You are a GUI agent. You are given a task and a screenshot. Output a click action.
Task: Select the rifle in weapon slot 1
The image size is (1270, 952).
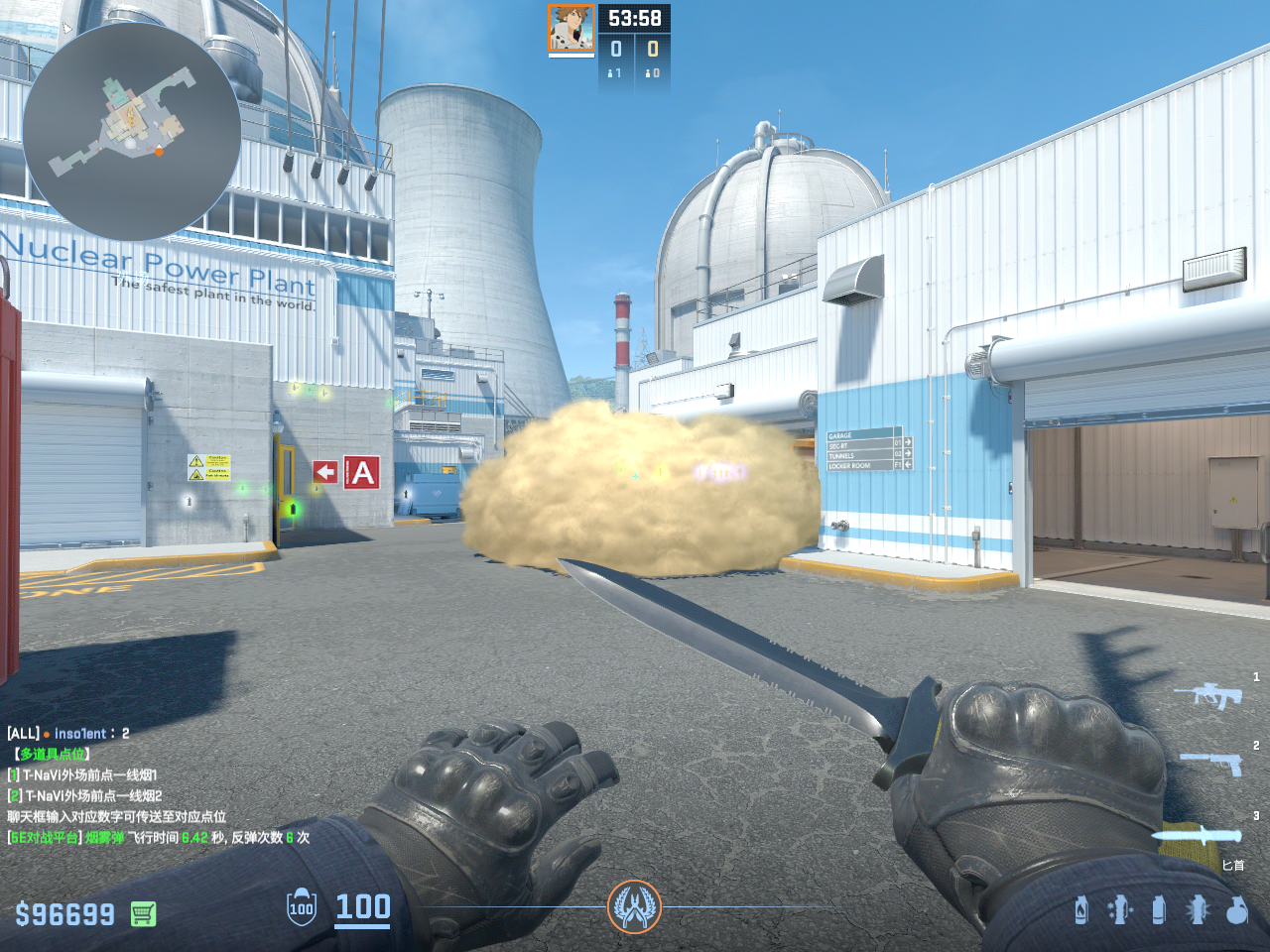(x=1207, y=694)
